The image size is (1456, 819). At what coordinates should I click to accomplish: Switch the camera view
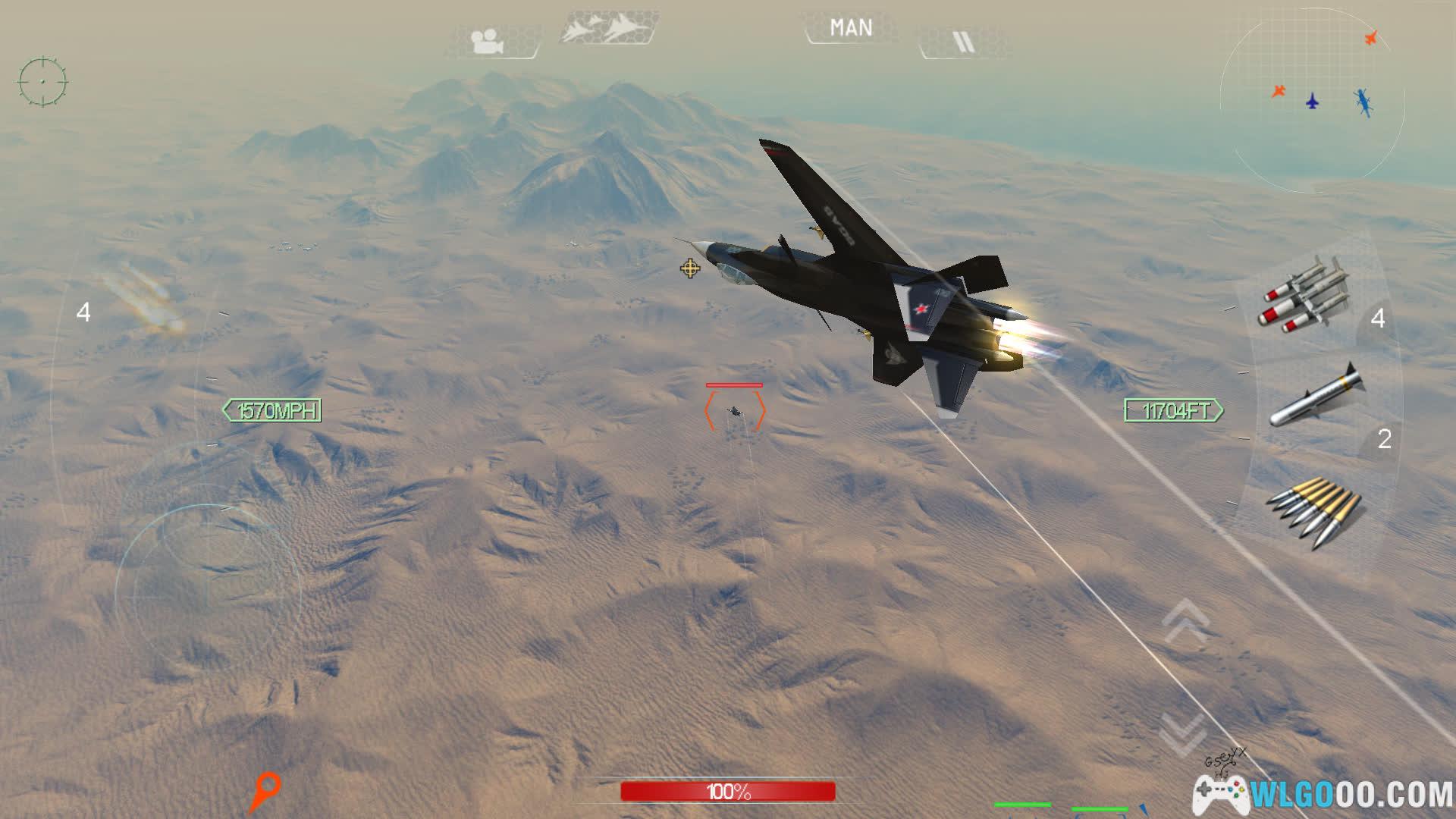click(488, 41)
